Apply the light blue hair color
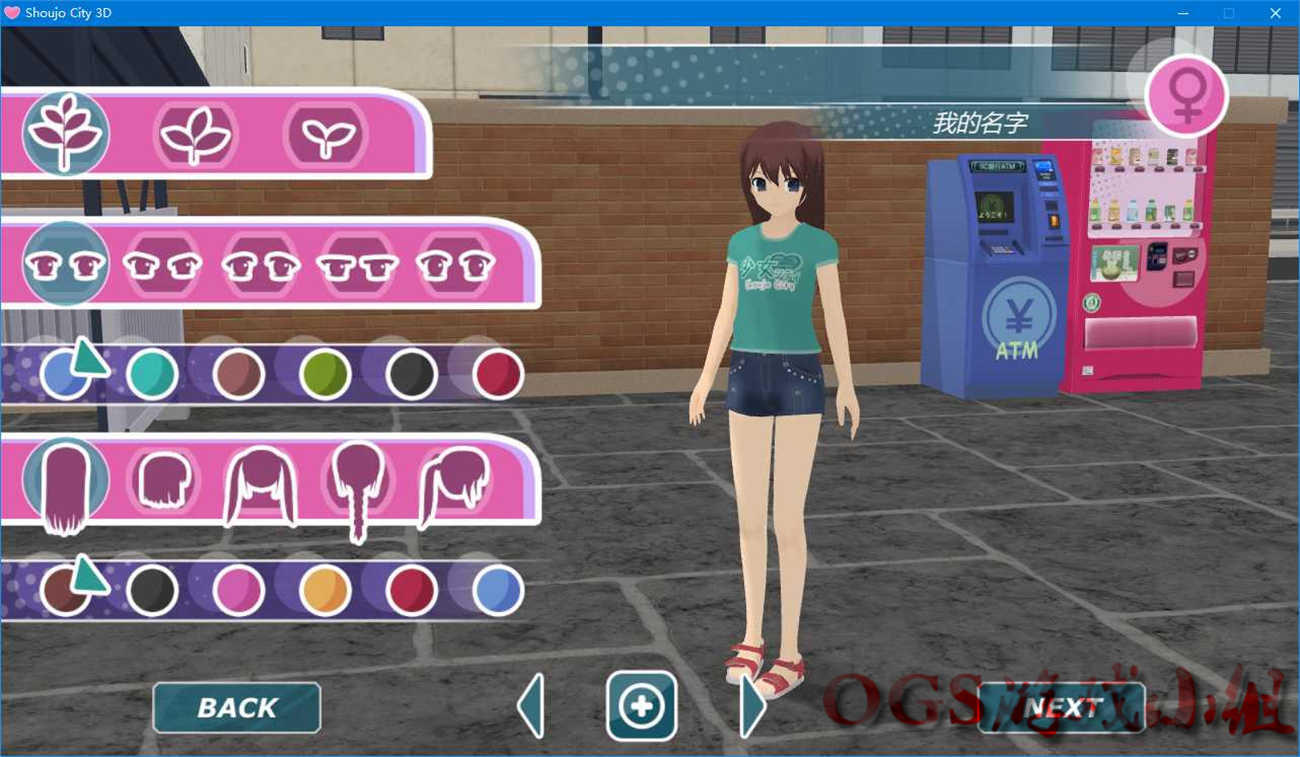Image resolution: width=1300 pixels, height=757 pixels. point(498,590)
